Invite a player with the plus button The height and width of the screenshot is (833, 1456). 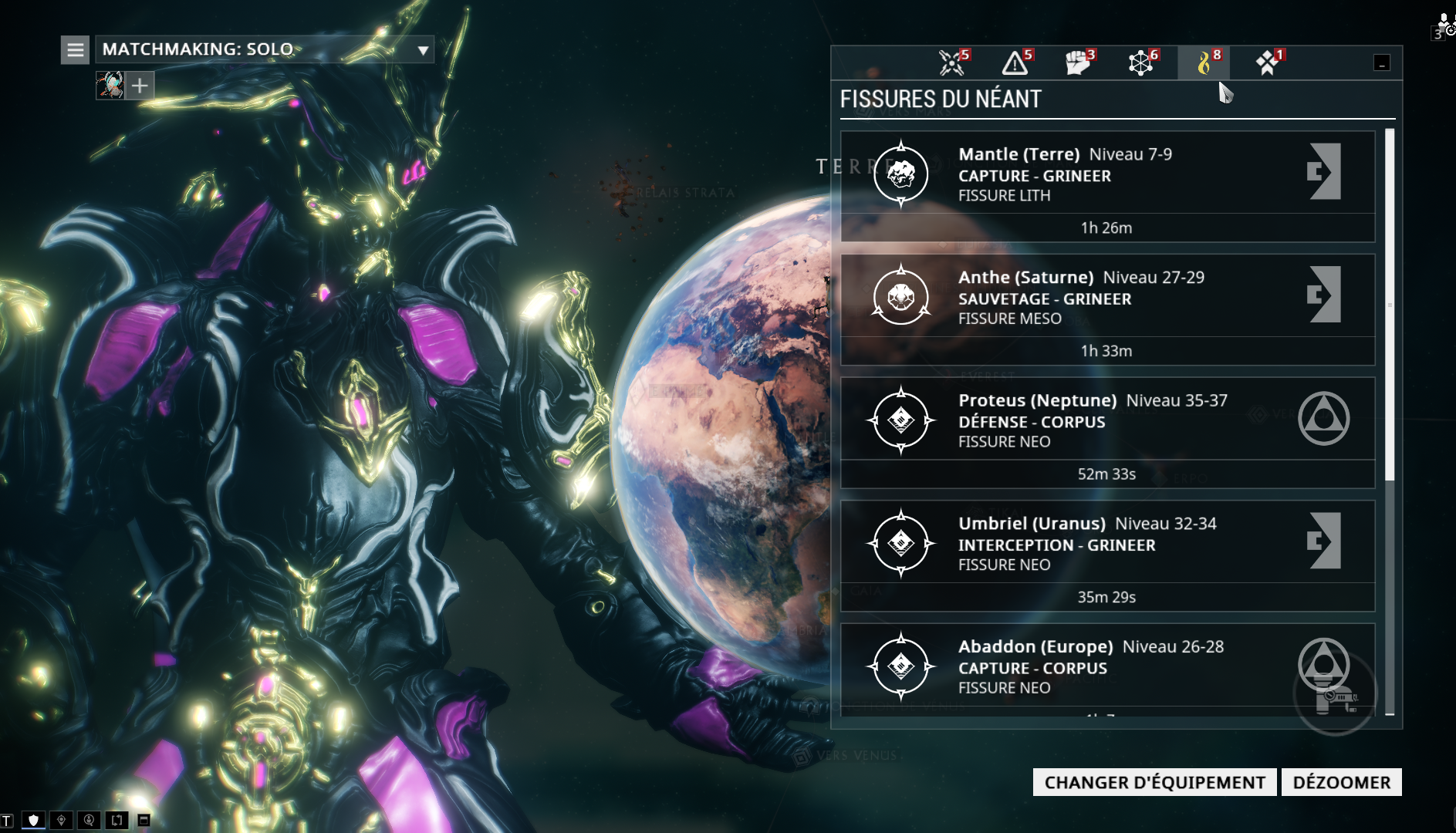[x=140, y=85]
